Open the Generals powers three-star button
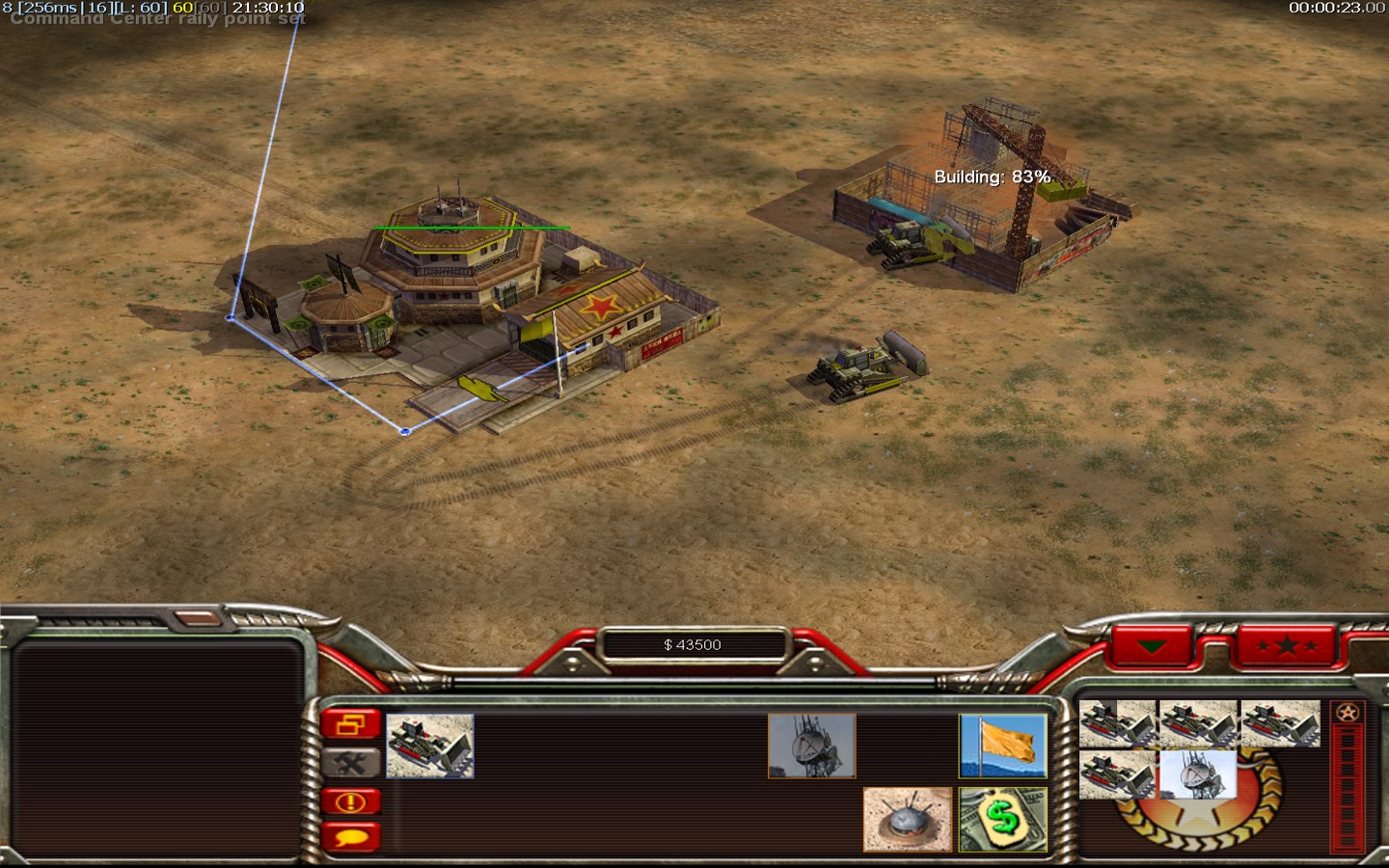The image size is (1389, 868). tap(1287, 645)
